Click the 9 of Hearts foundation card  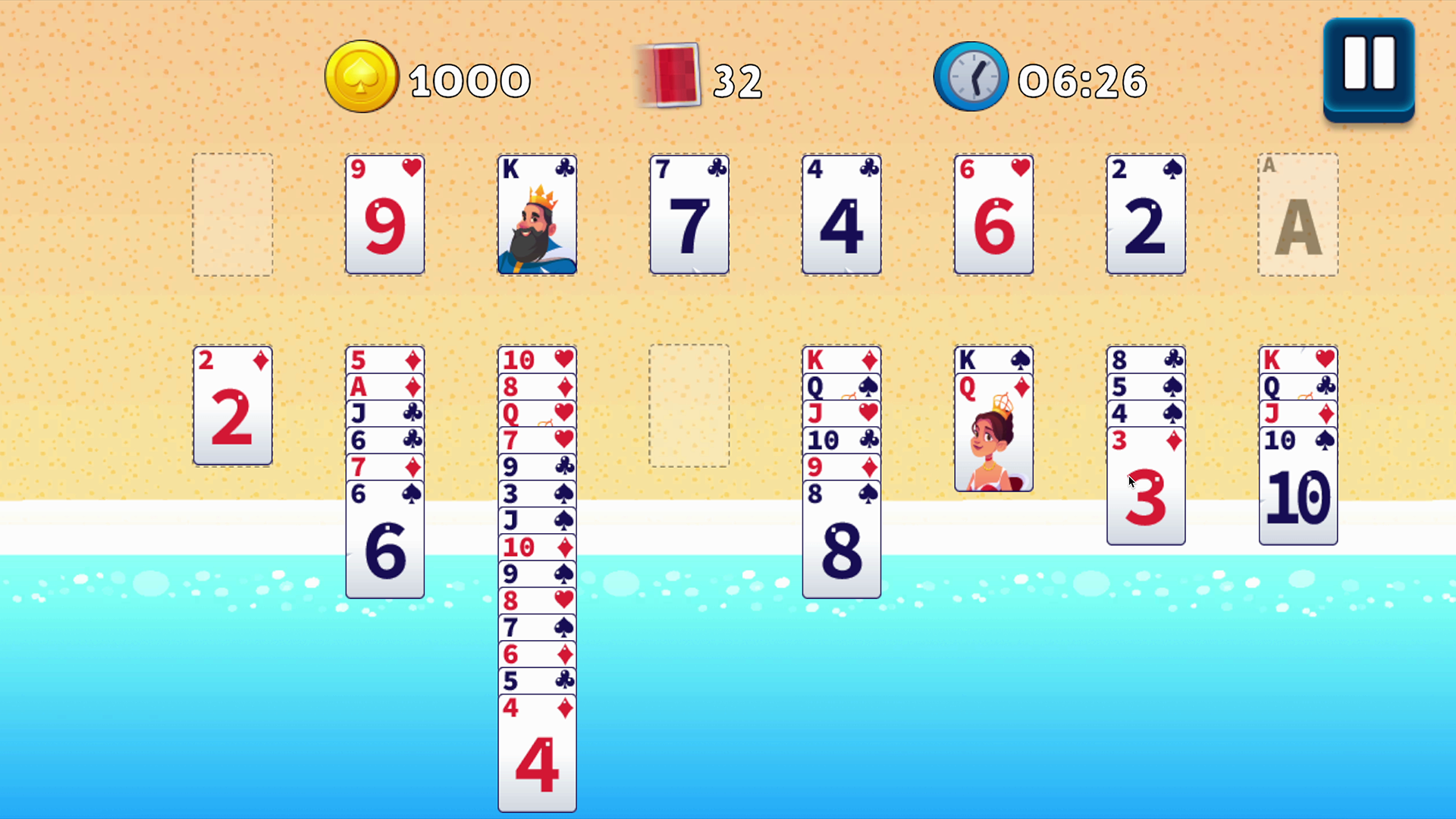click(384, 215)
